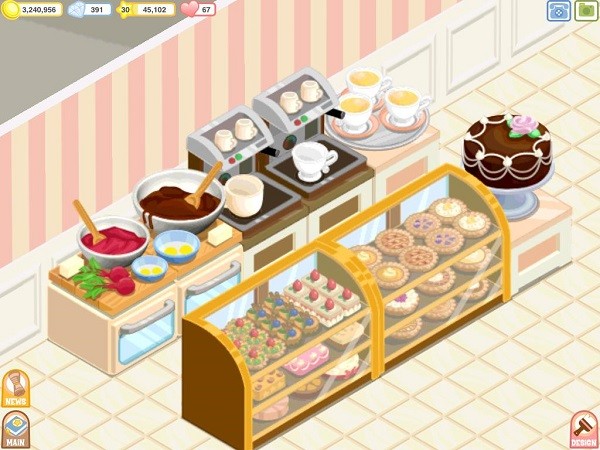Tap the blue telephone icon
Image resolution: width=600 pixels, height=450 pixels.
[558, 11]
